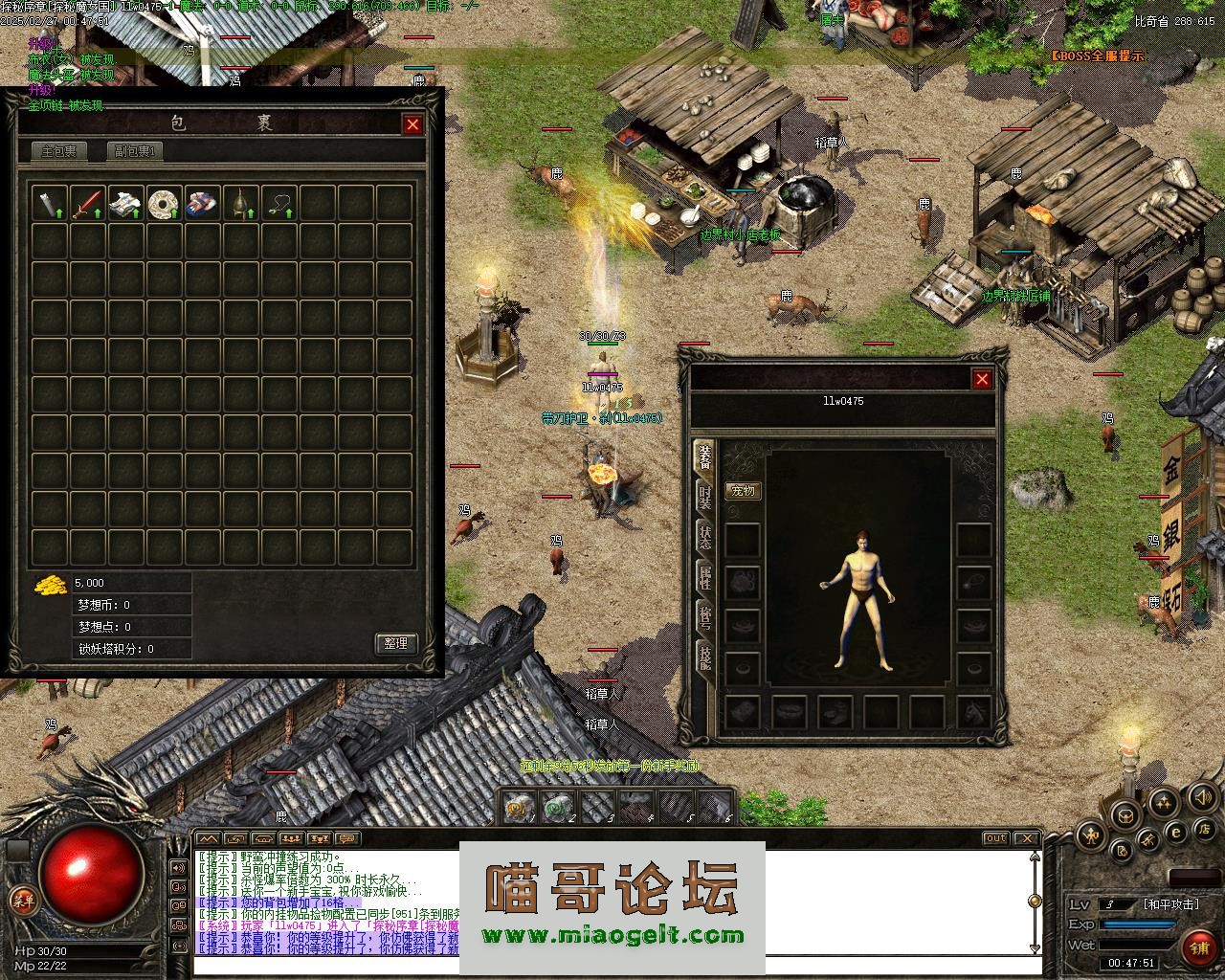The height and width of the screenshot is (980, 1225).
Task: Click the red-blue cloth armor item
Action: pyautogui.click(x=202, y=203)
